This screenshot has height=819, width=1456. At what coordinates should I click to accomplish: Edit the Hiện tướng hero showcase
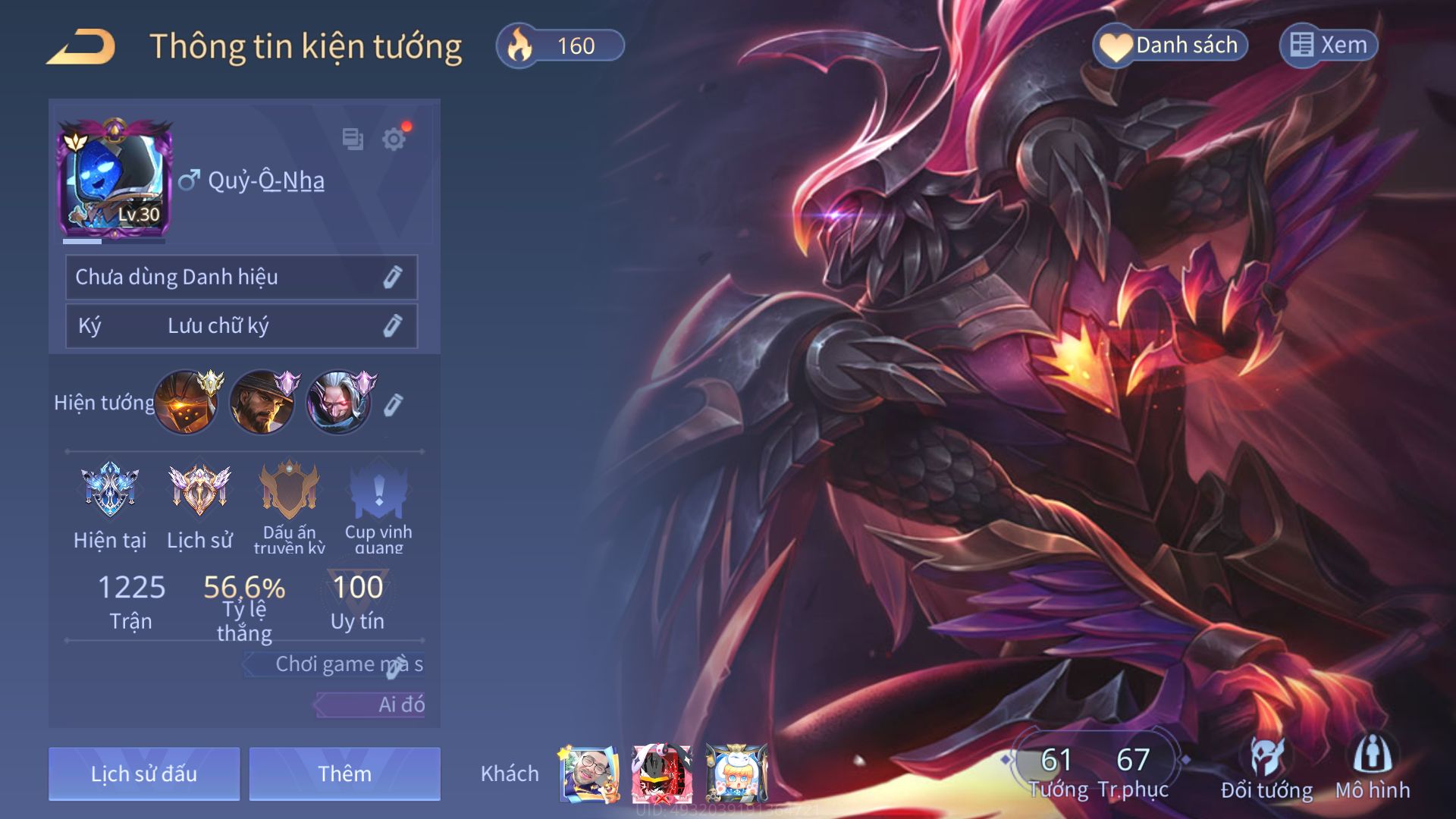(392, 406)
